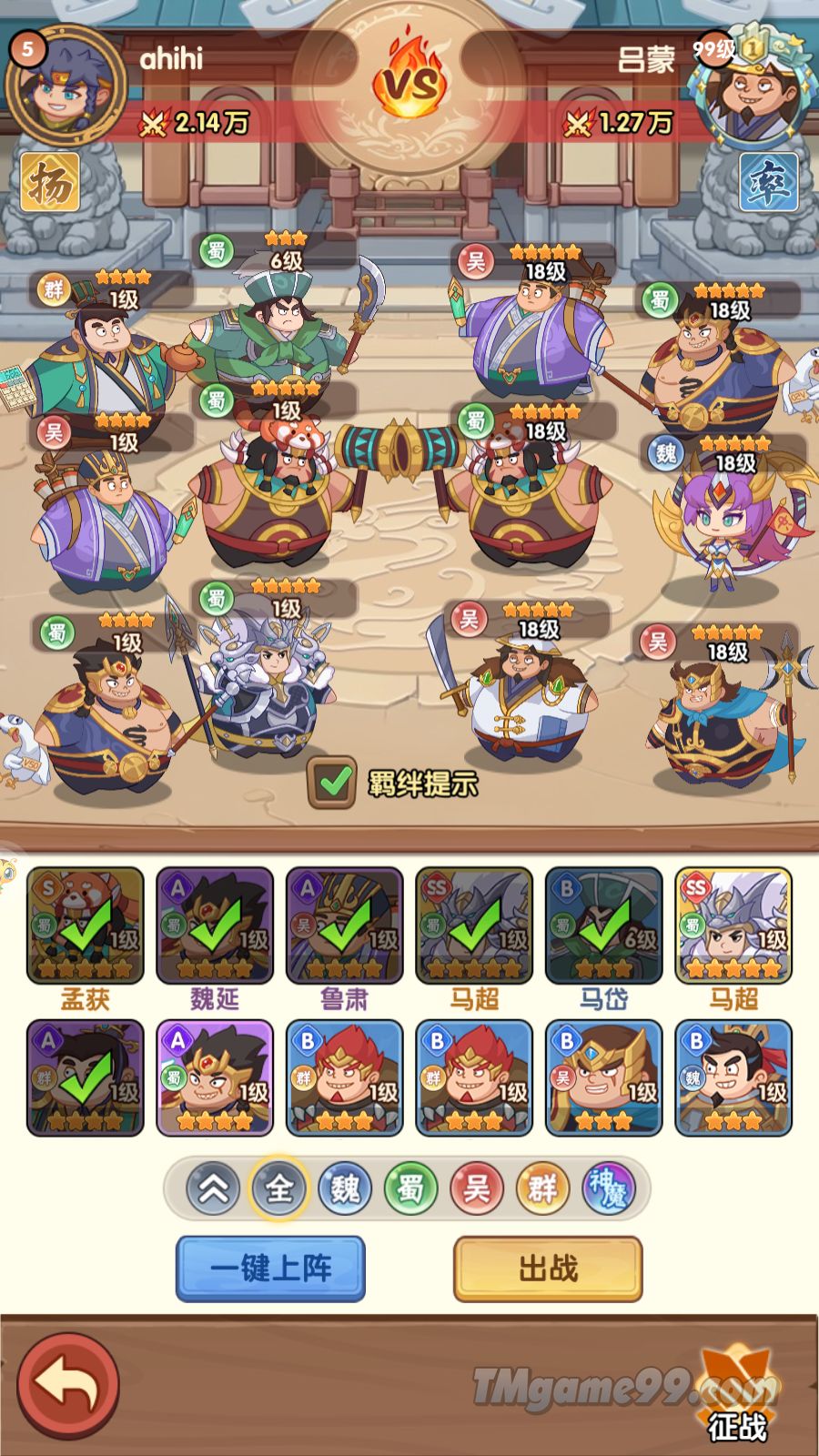Select the 魏延 hero card
Viewport: 819px width, 1456px height.
(x=215, y=925)
